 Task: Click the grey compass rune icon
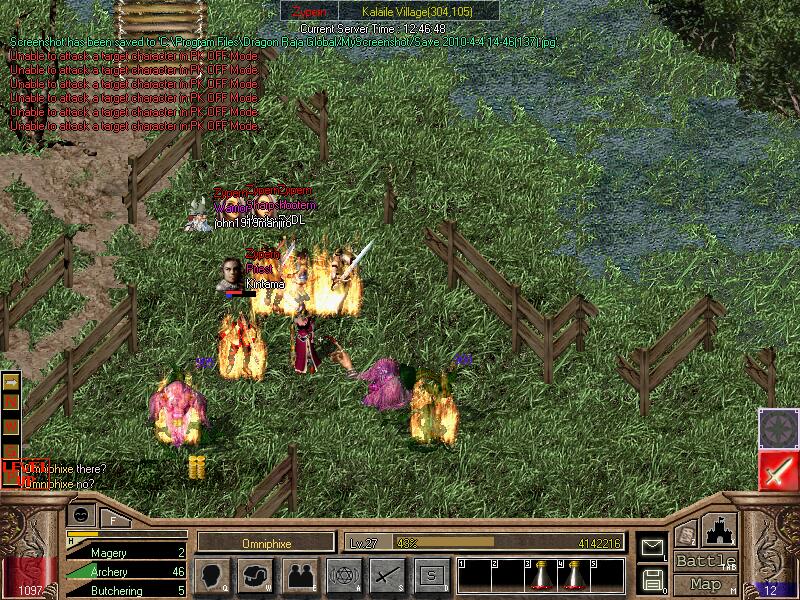pyautogui.click(x=777, y=428)
